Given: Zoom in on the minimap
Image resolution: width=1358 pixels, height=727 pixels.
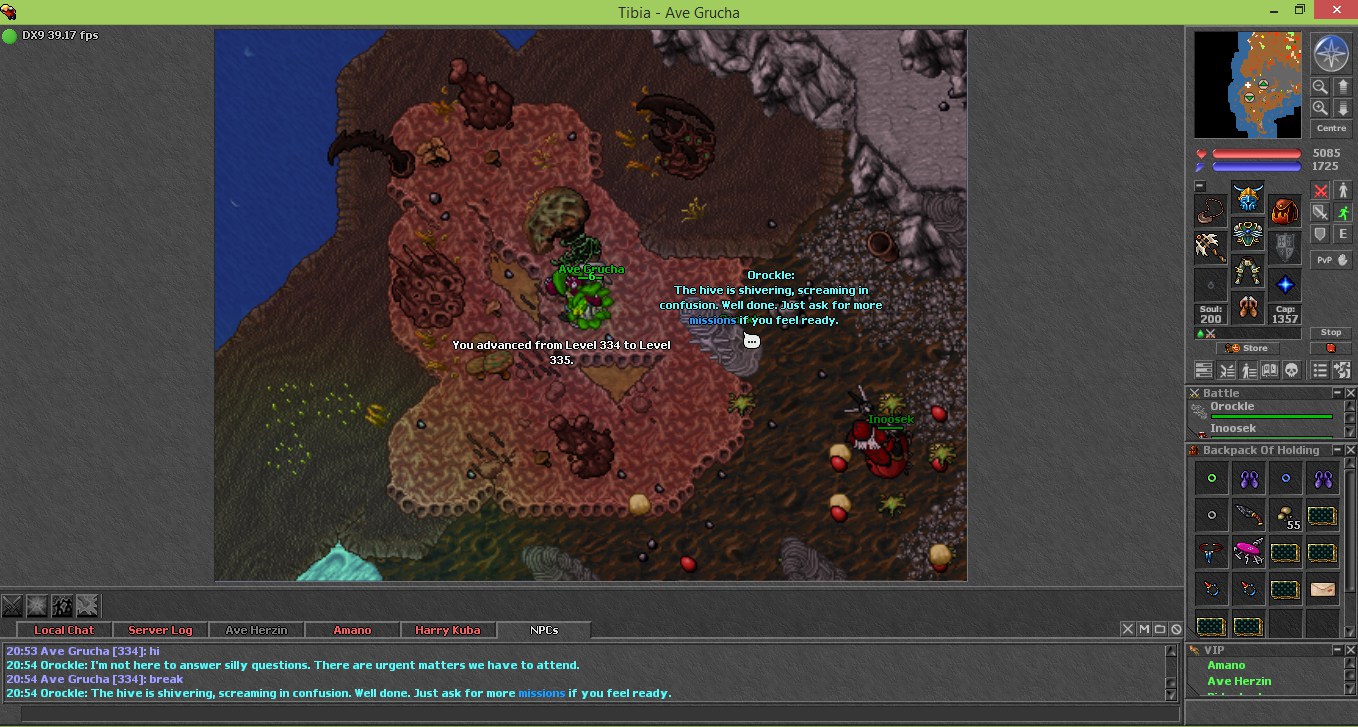Looking at the screenshot, I should pyautogui.click(x=1320, y=108).
